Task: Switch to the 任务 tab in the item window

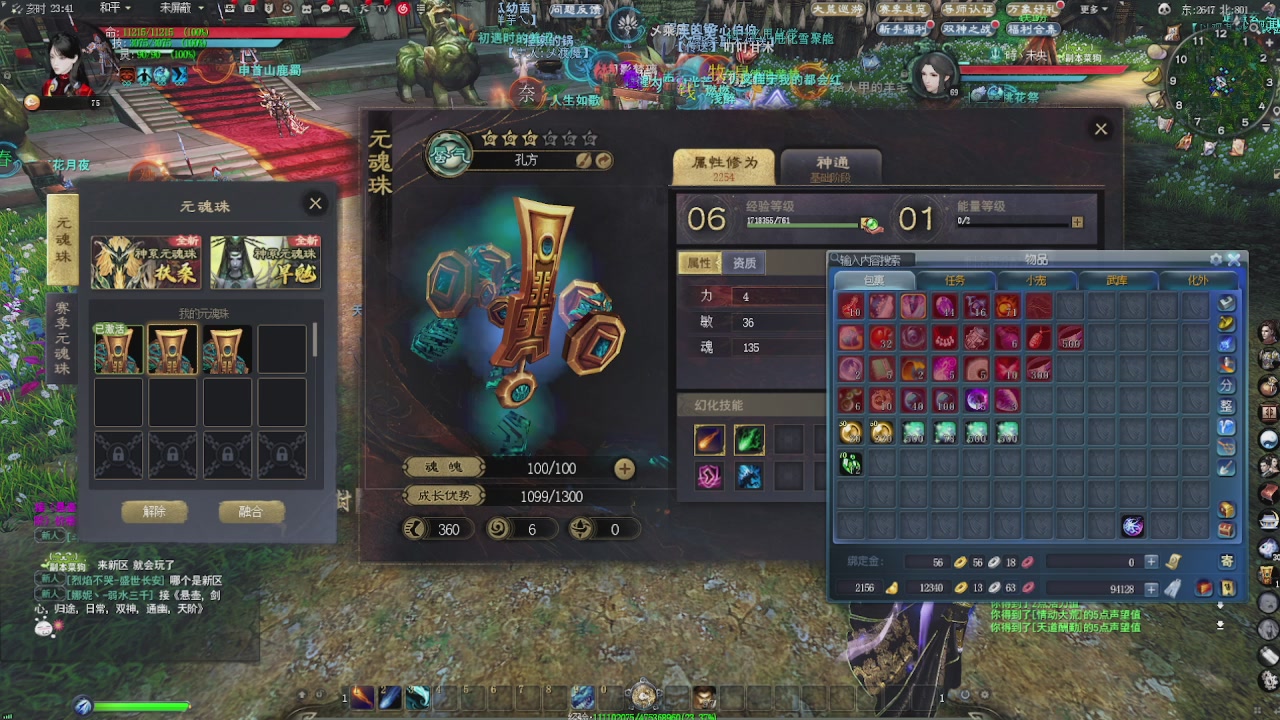Action: coord(955,281)
